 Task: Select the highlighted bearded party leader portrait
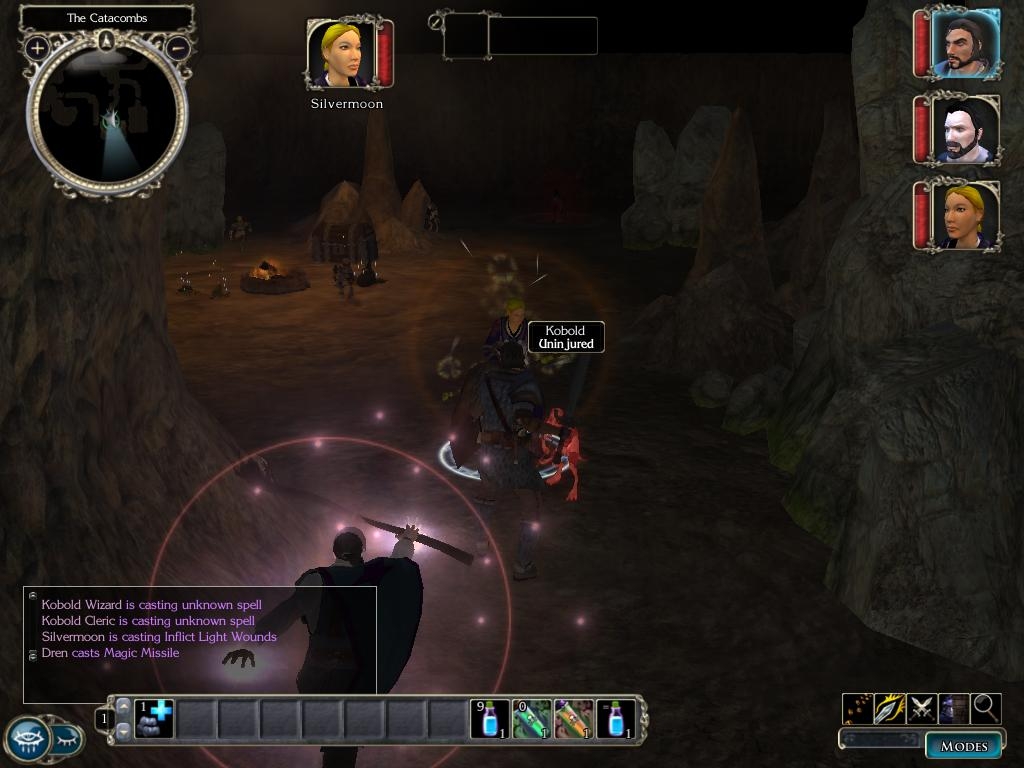pos(965,44)
